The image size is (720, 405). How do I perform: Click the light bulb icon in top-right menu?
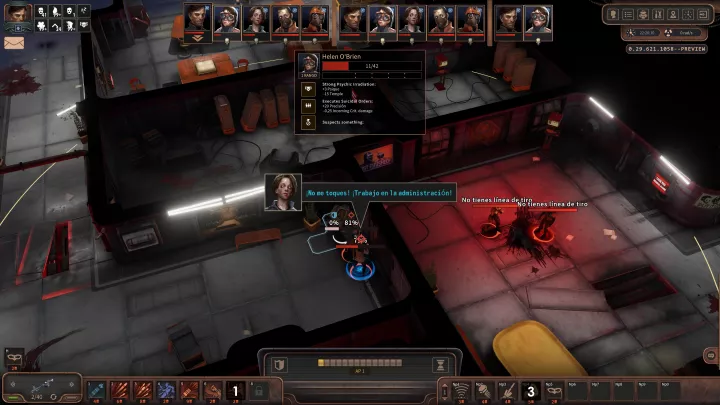click(x=611, y=14)
